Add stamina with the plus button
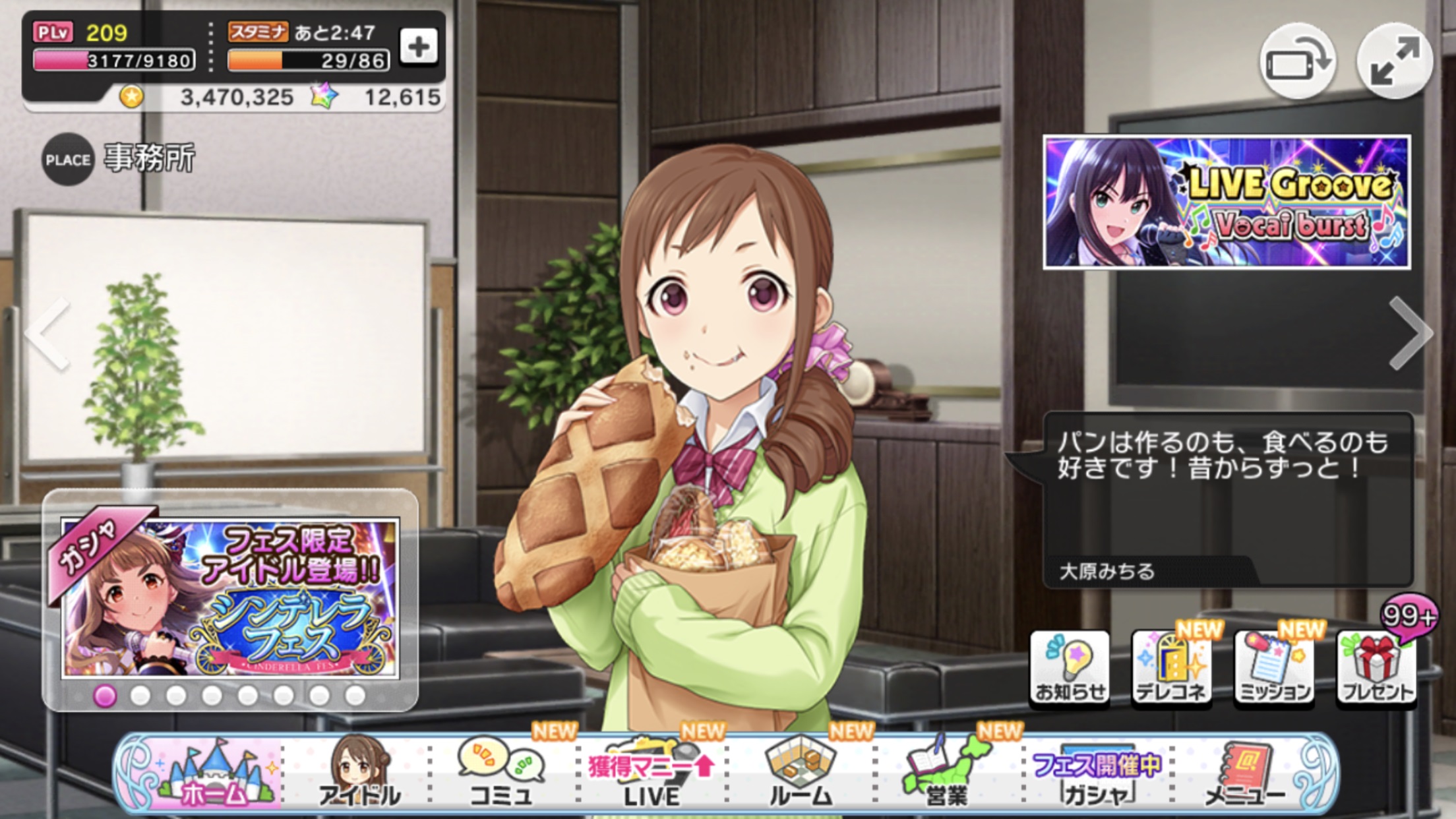This screenshot has height=819, width=1456. 419,47
